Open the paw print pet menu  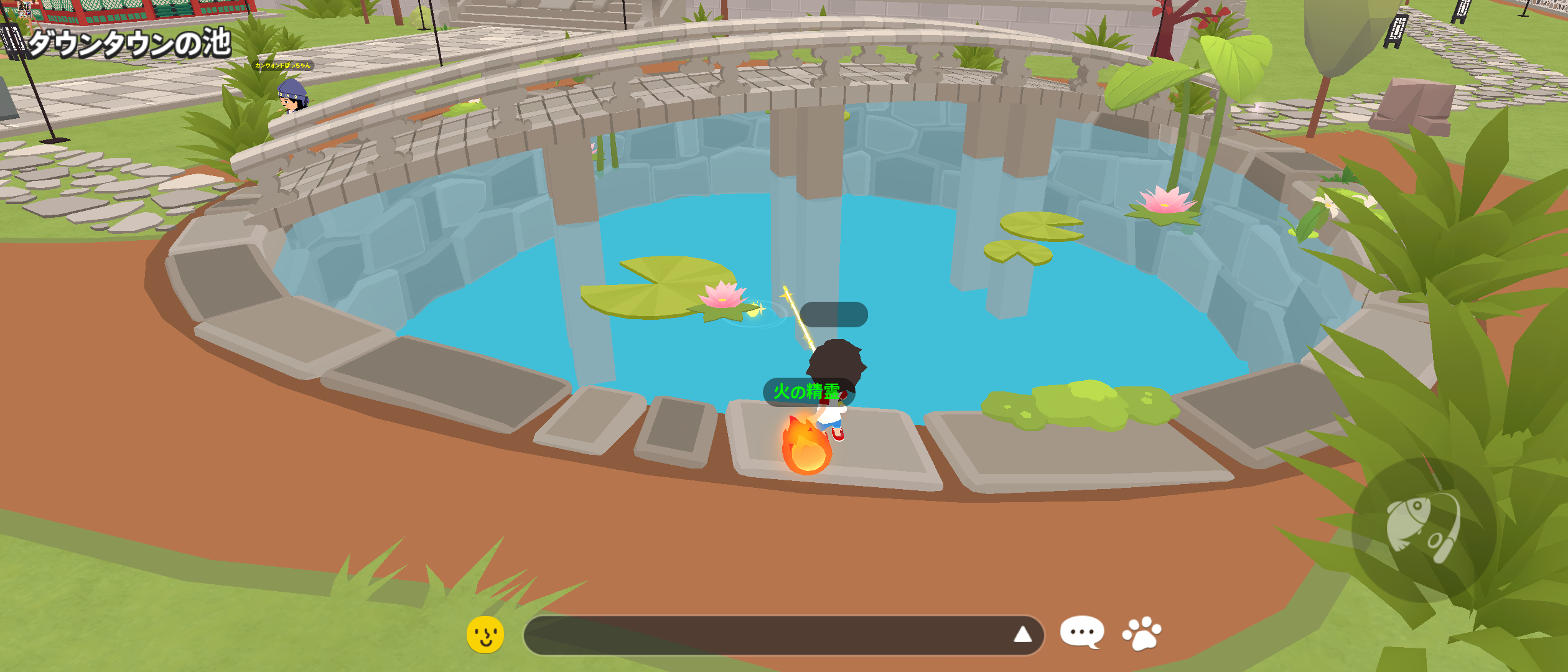1142,633
